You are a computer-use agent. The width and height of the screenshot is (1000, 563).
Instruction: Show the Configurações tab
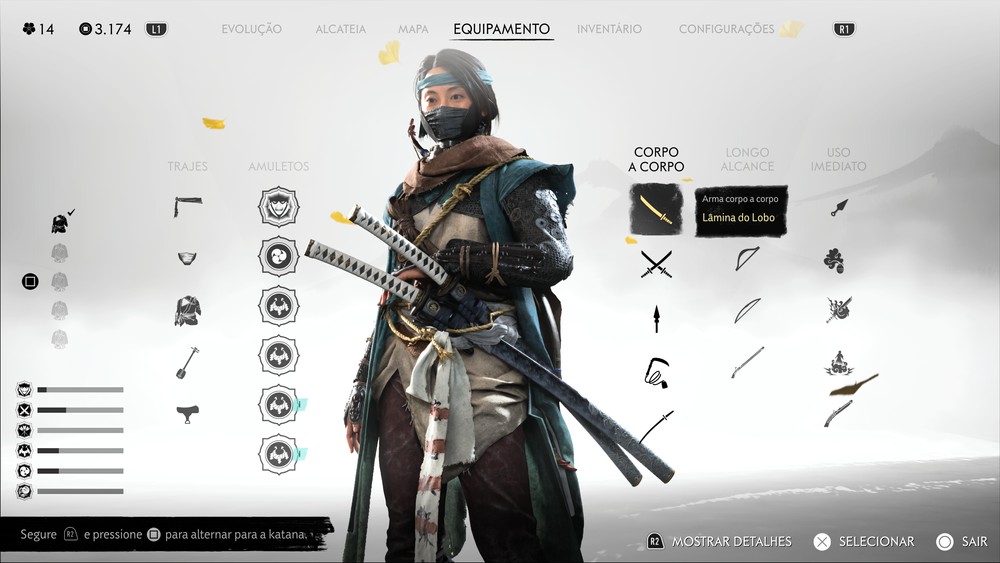coord(726,29)
